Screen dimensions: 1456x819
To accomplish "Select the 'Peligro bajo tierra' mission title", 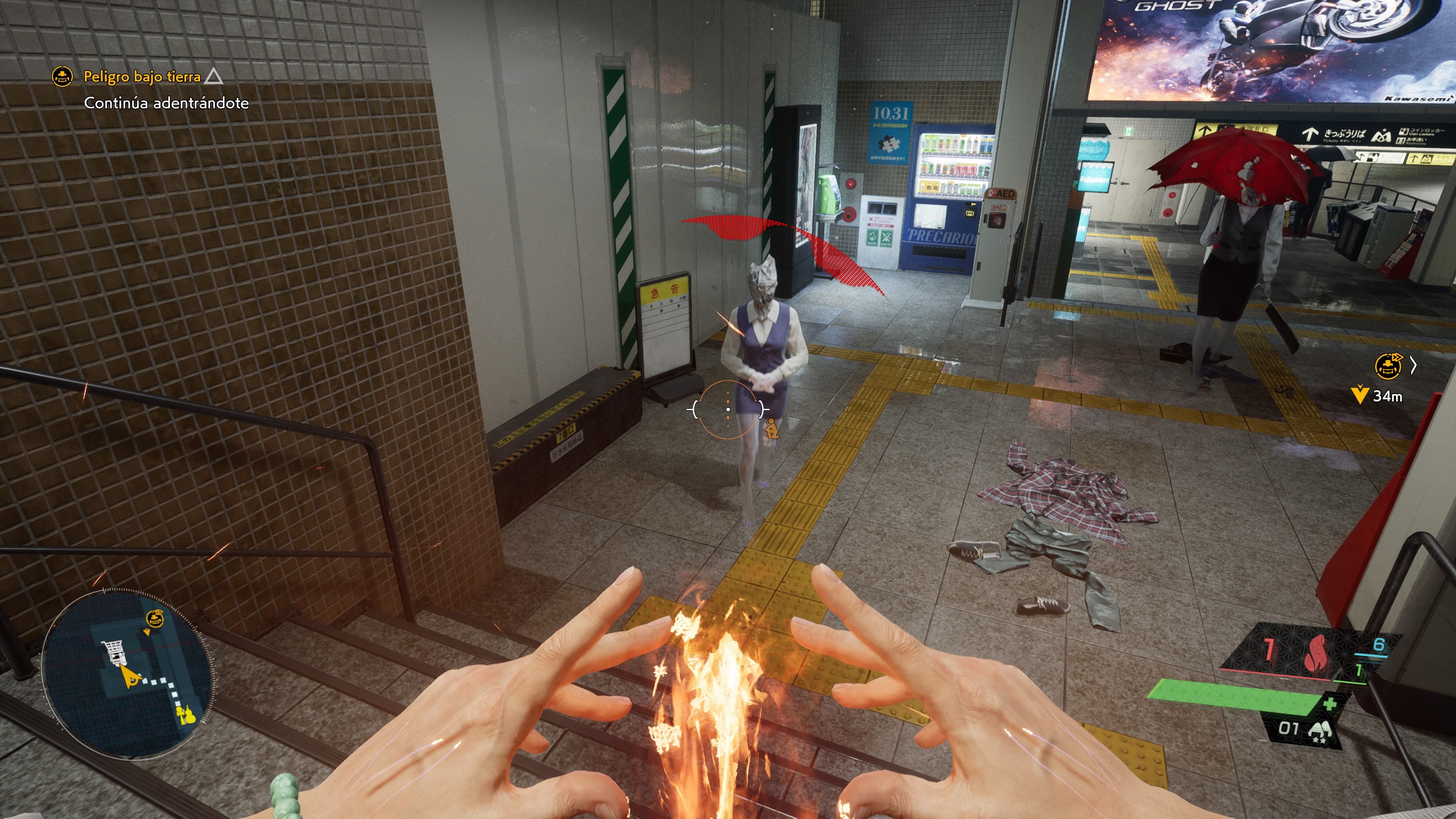I will point(143,76).
